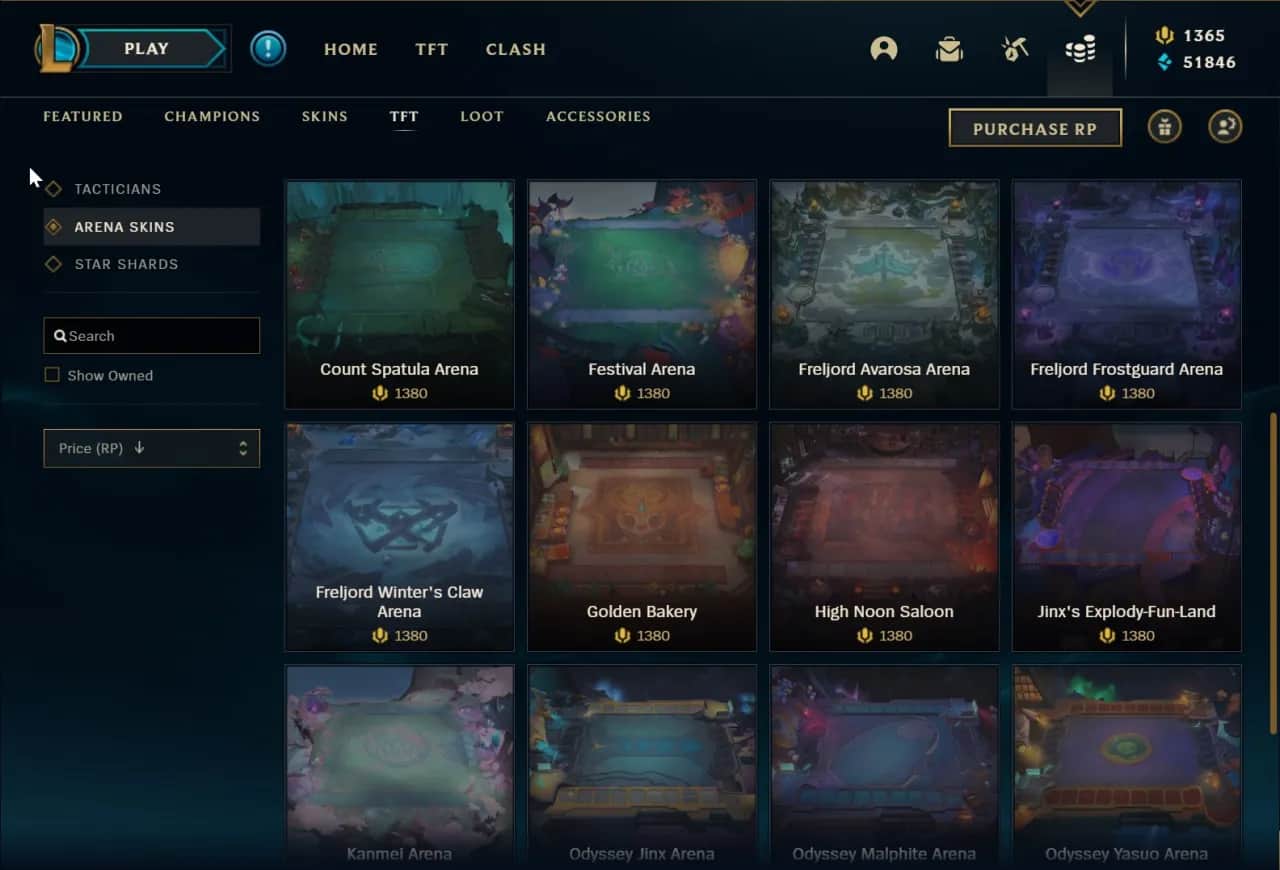Choose the Golden Bakery arena
The width and height of the screenshot is (1280, 870).
click(x=642, y=536)
